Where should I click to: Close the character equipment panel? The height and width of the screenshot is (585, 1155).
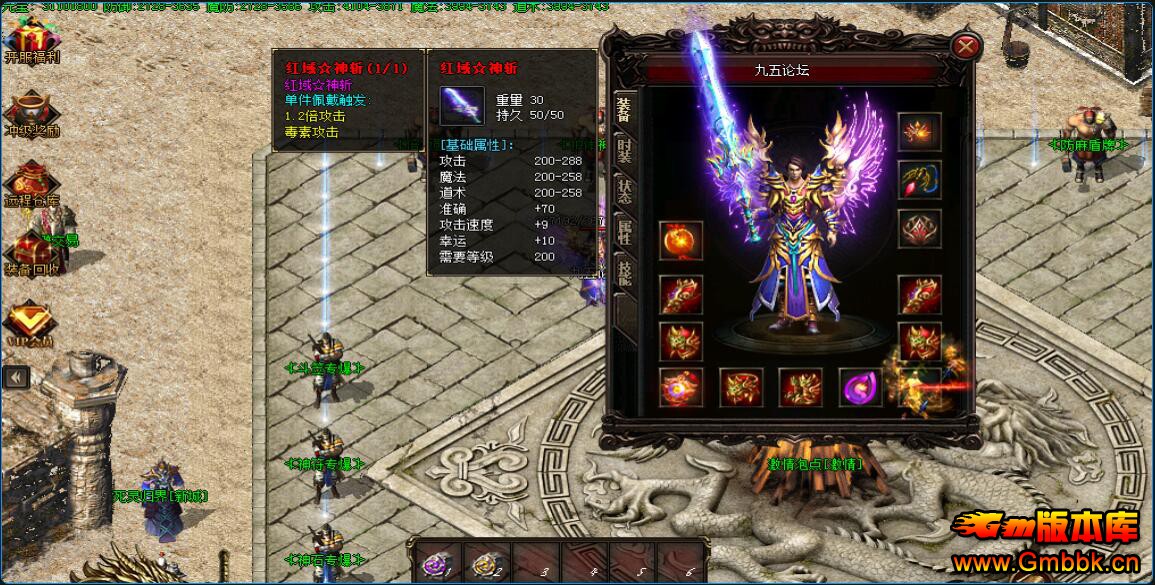(965, 46)
